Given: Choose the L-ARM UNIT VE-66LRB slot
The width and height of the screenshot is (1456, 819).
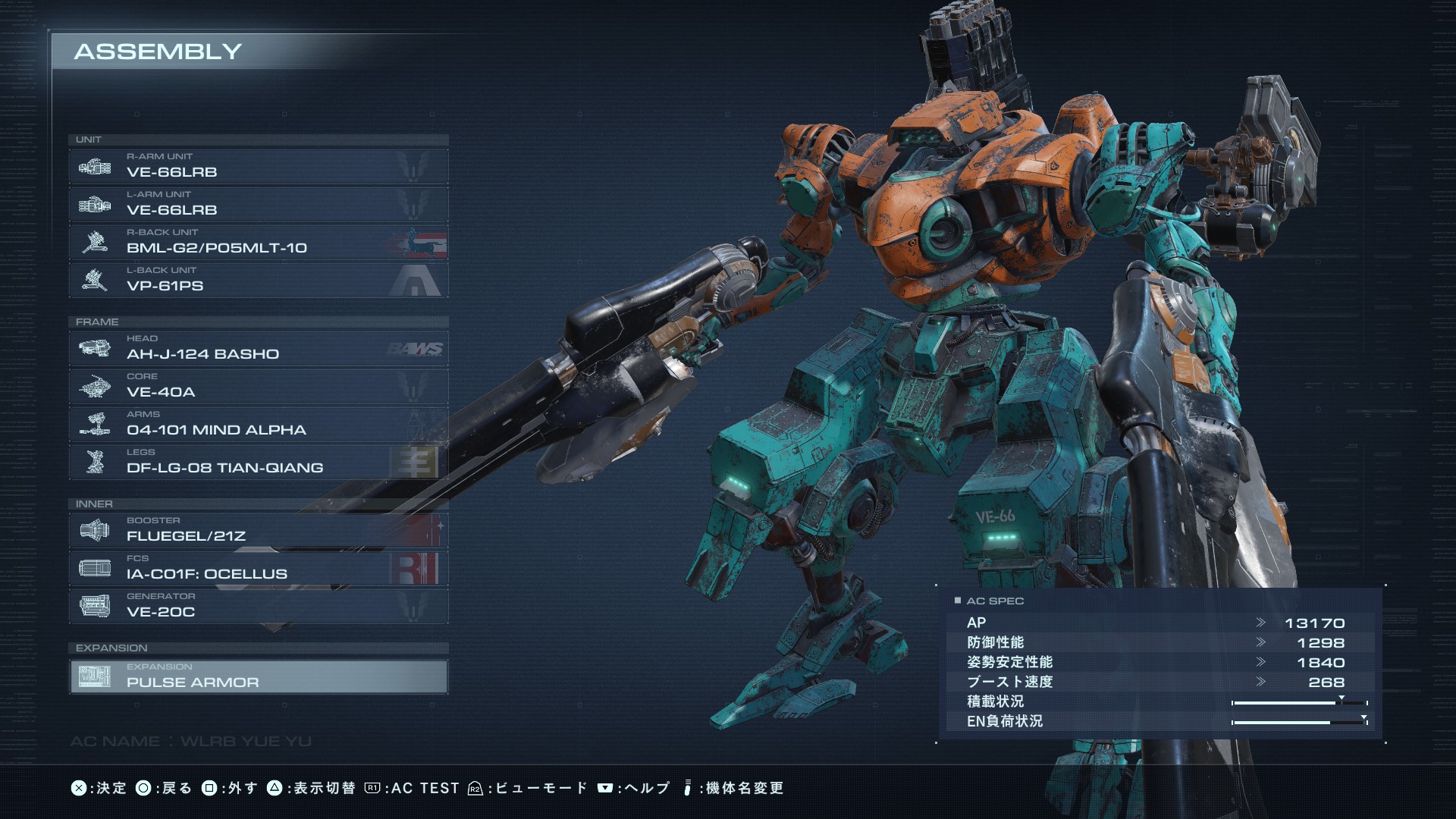Looking at the screenshot, I should point(258,204).
